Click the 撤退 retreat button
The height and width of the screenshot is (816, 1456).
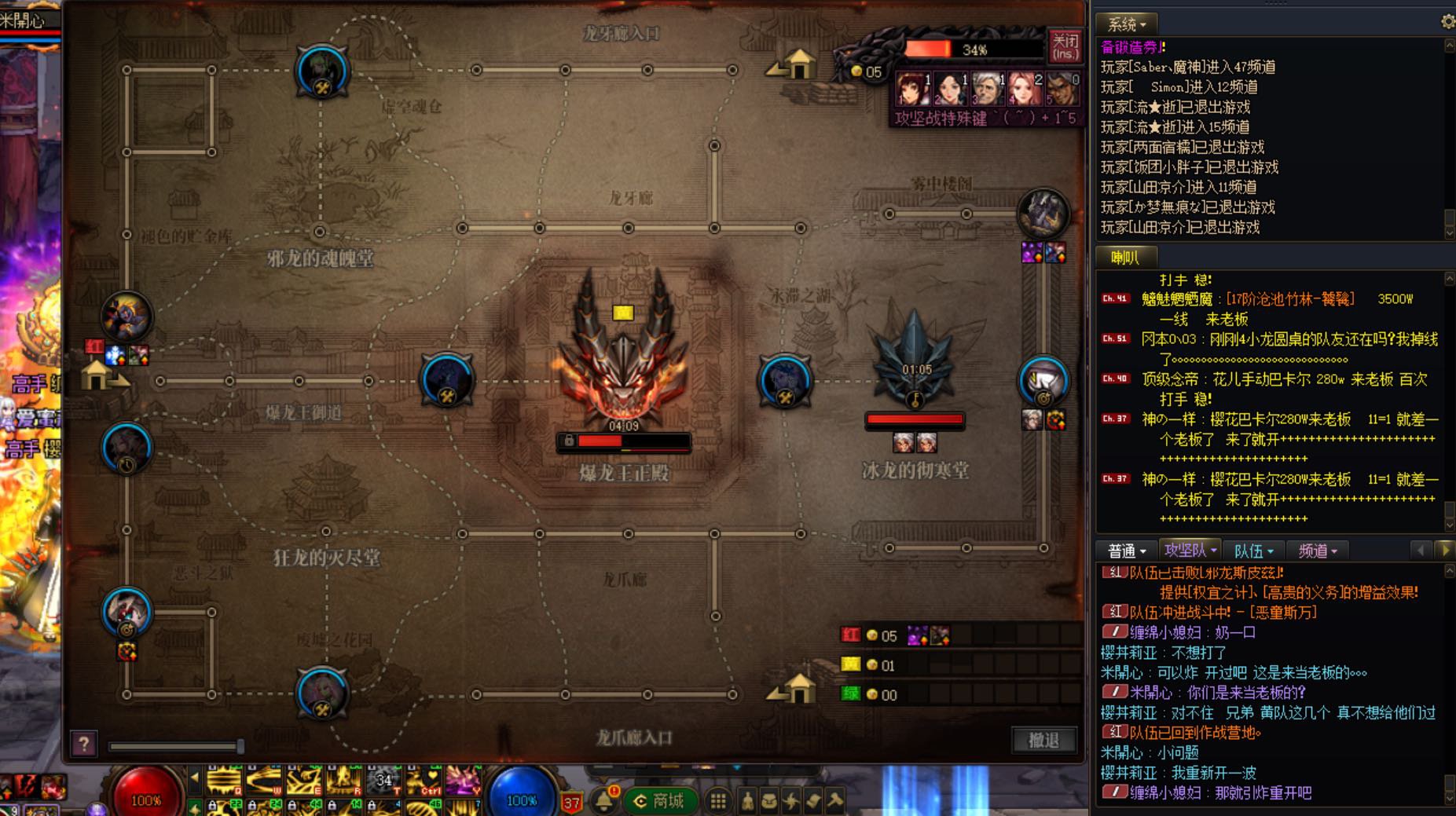pyautogui.click(x=1043, y=740)
